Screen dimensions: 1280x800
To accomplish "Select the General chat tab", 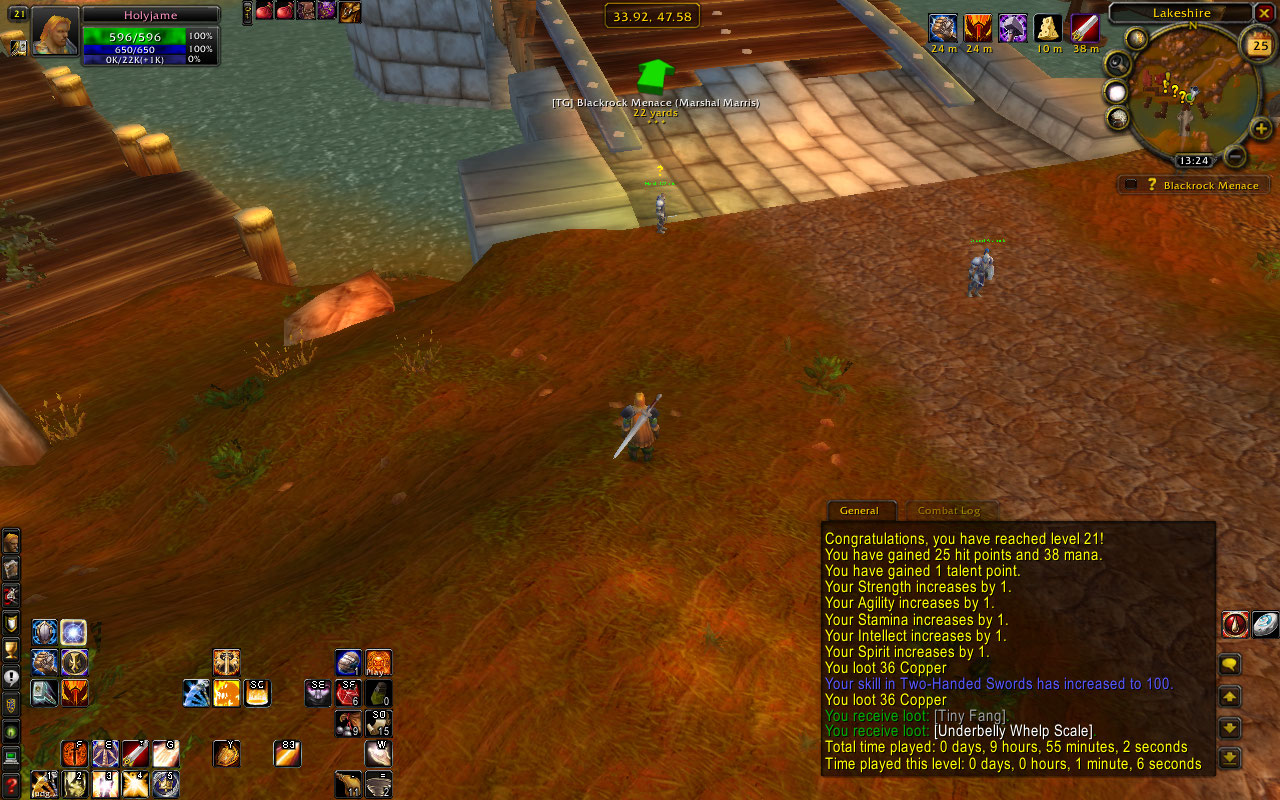I will pos(861,510).
